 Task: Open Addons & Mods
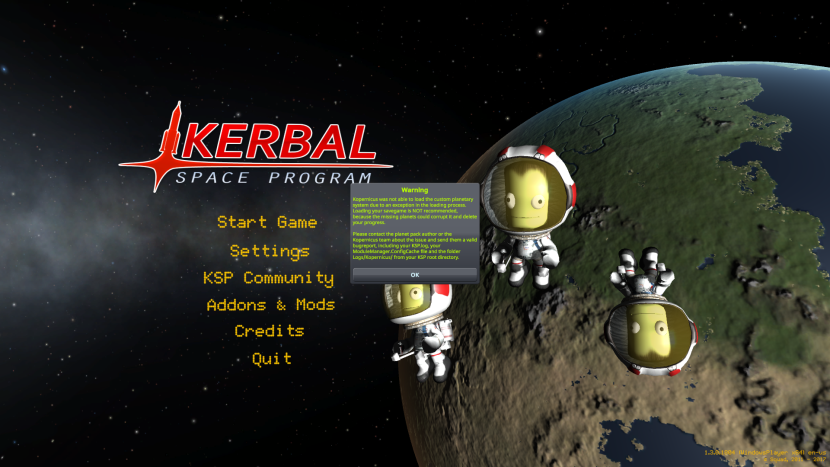(x=270, y=305)
